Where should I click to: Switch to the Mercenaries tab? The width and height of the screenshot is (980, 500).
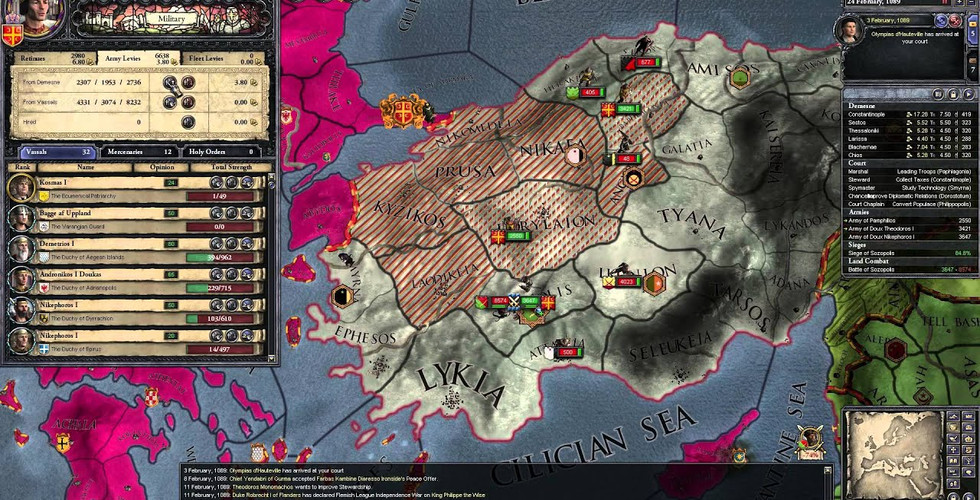[x=138, y=151]
